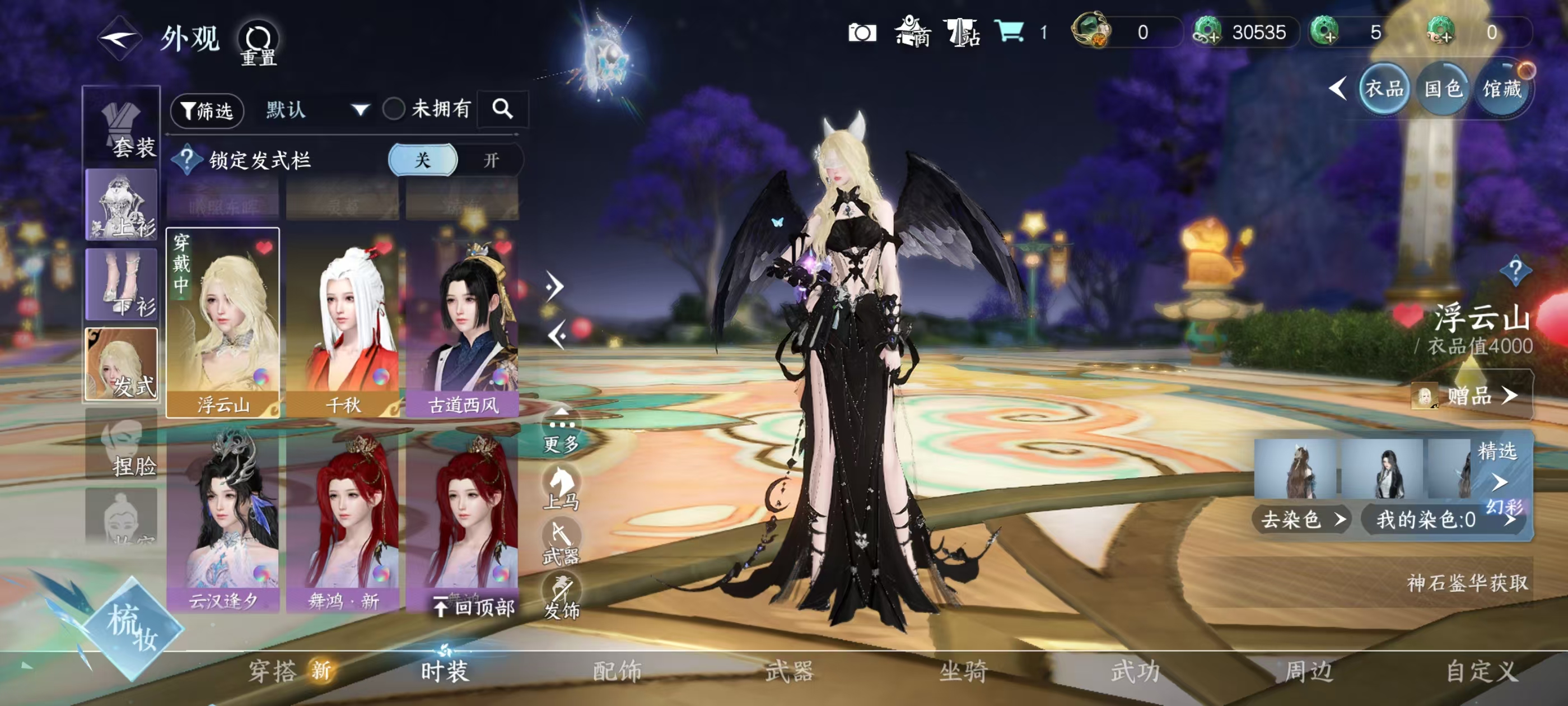The image size is (1568, 706).
Task: Select the 套装 category tab
Action: coord(122,127)
